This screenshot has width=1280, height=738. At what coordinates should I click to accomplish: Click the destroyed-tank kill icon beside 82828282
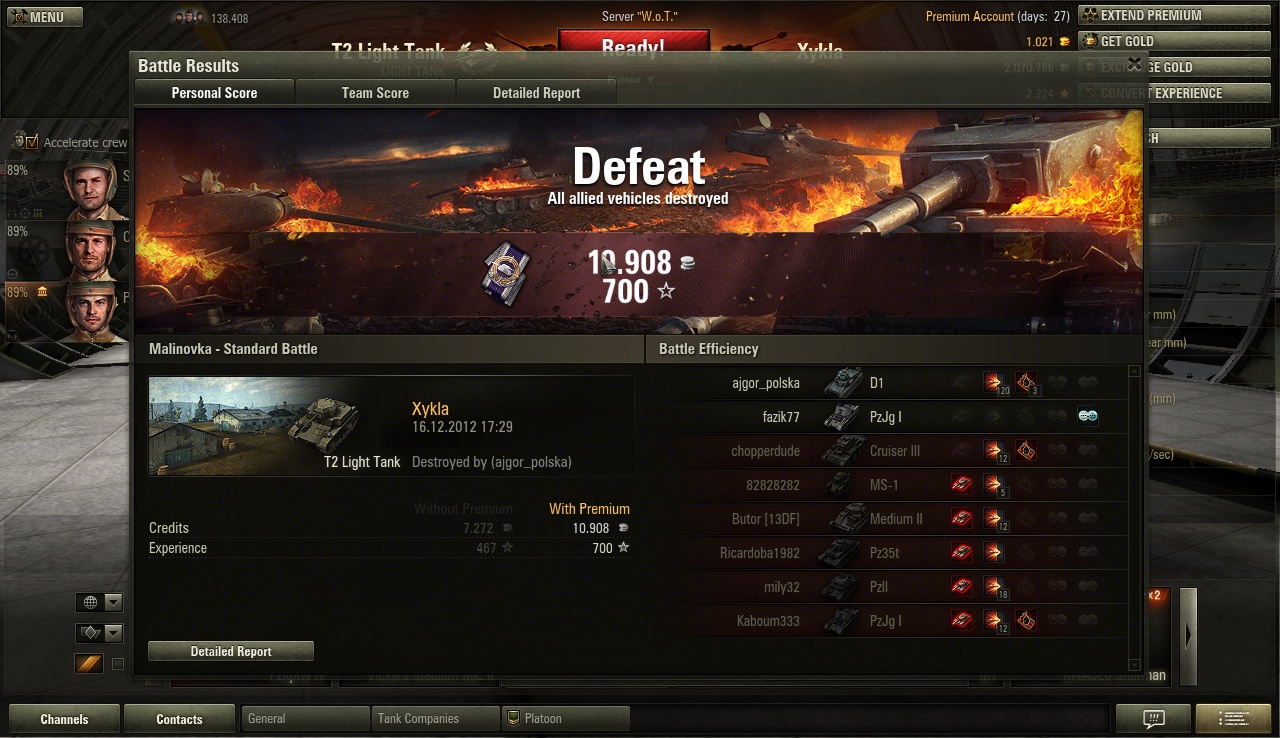point(961,484)
